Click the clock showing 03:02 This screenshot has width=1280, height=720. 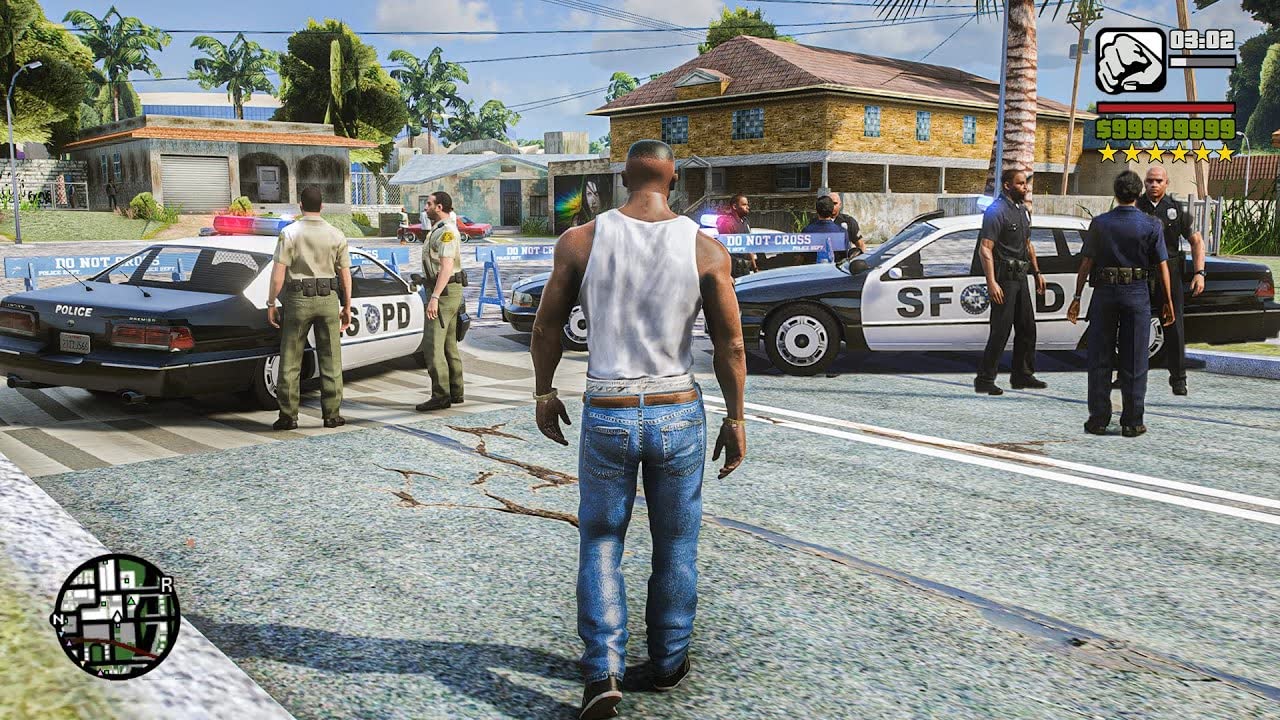pos(1201,40)
